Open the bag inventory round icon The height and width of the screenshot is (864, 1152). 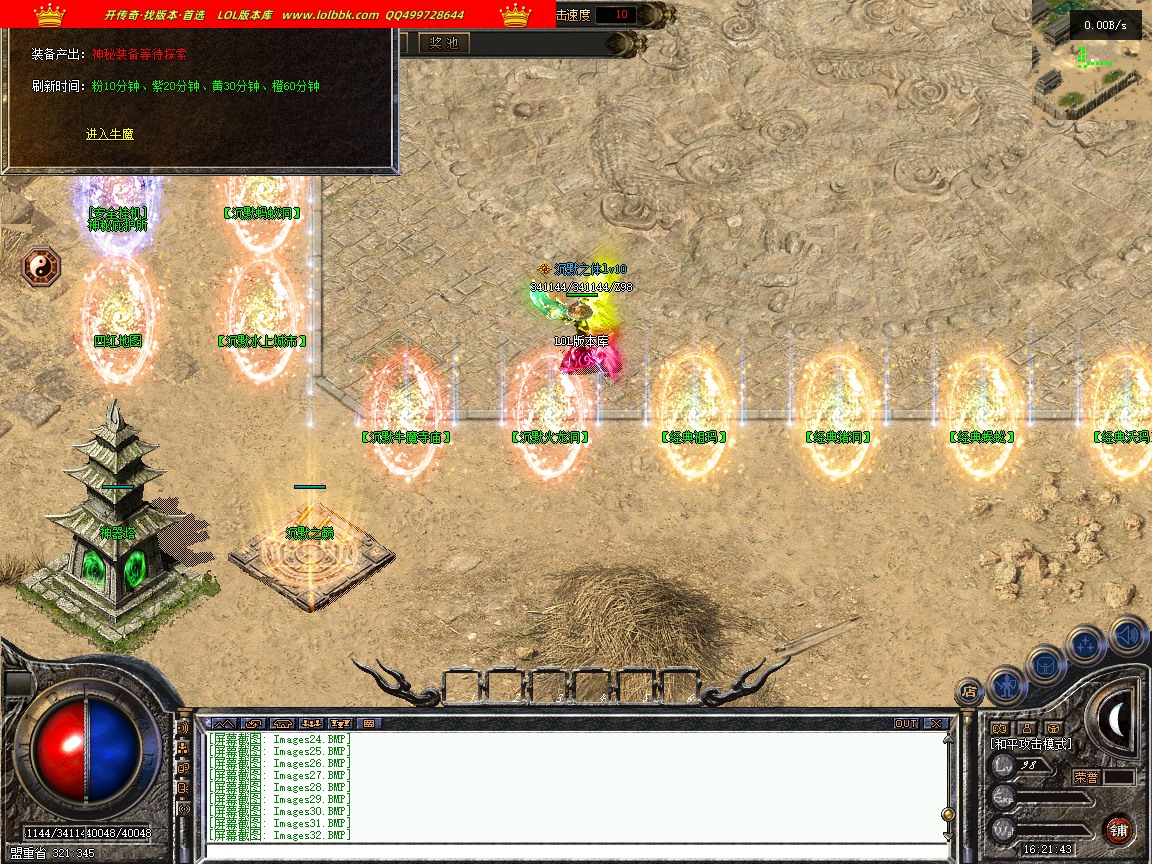pyautogui.click(x=1045, y=663)
